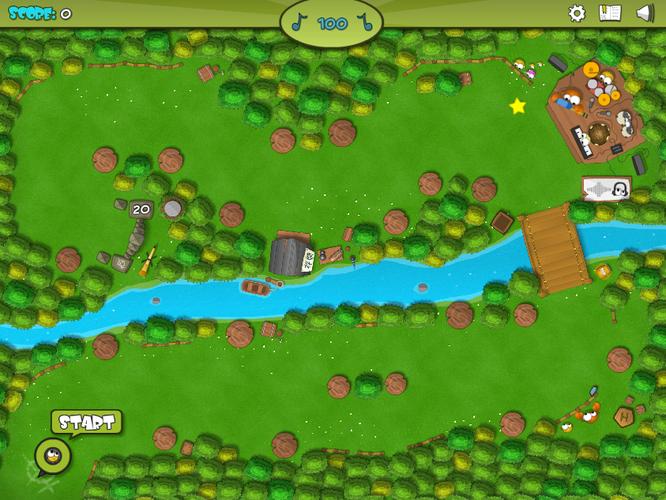Open the notebook journal icon
The image size is (666, 500).
point(610,13)
